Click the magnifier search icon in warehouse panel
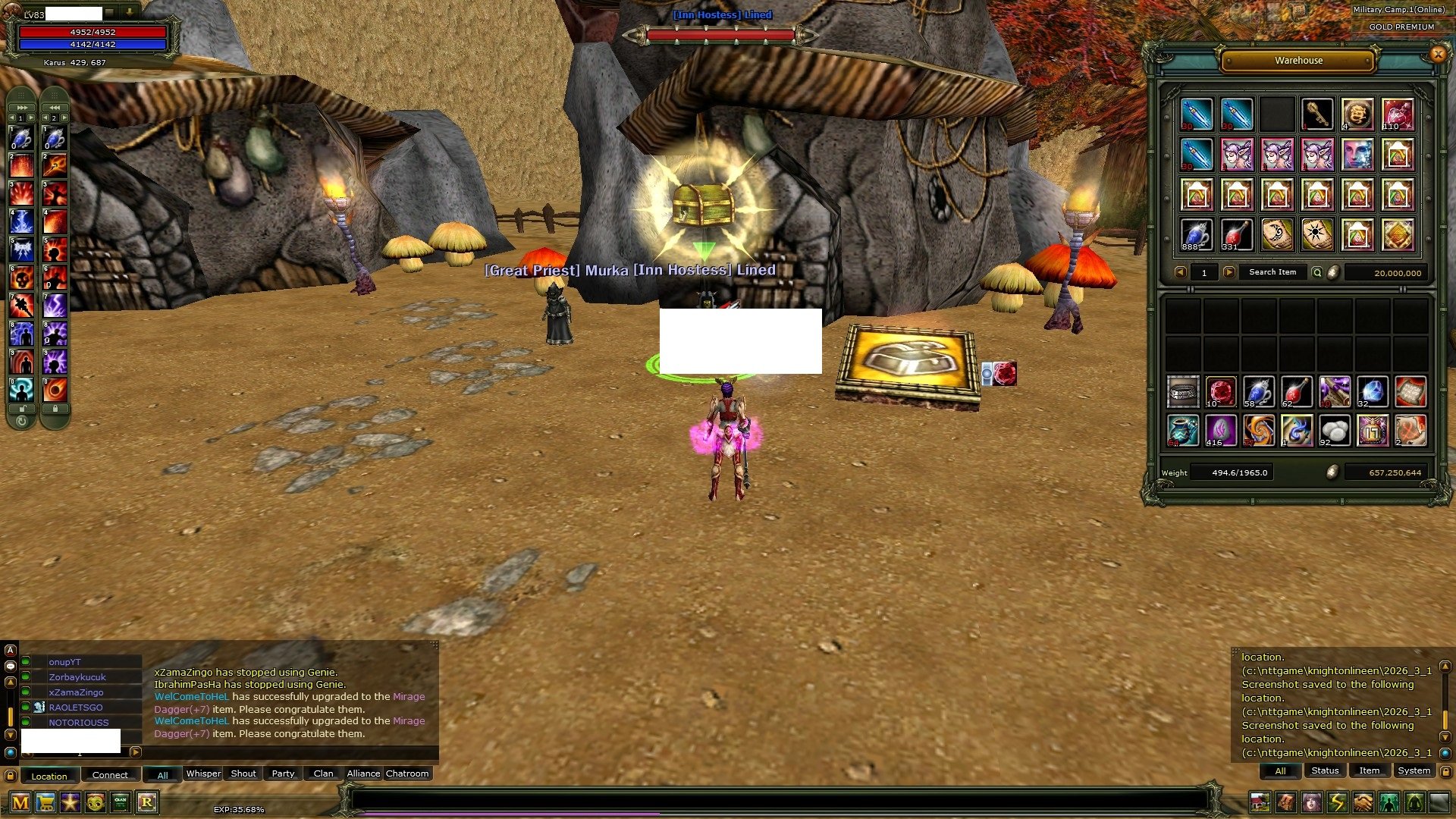The width and height of the screenshot is (1456, 819). click(x=1317, y=272)
